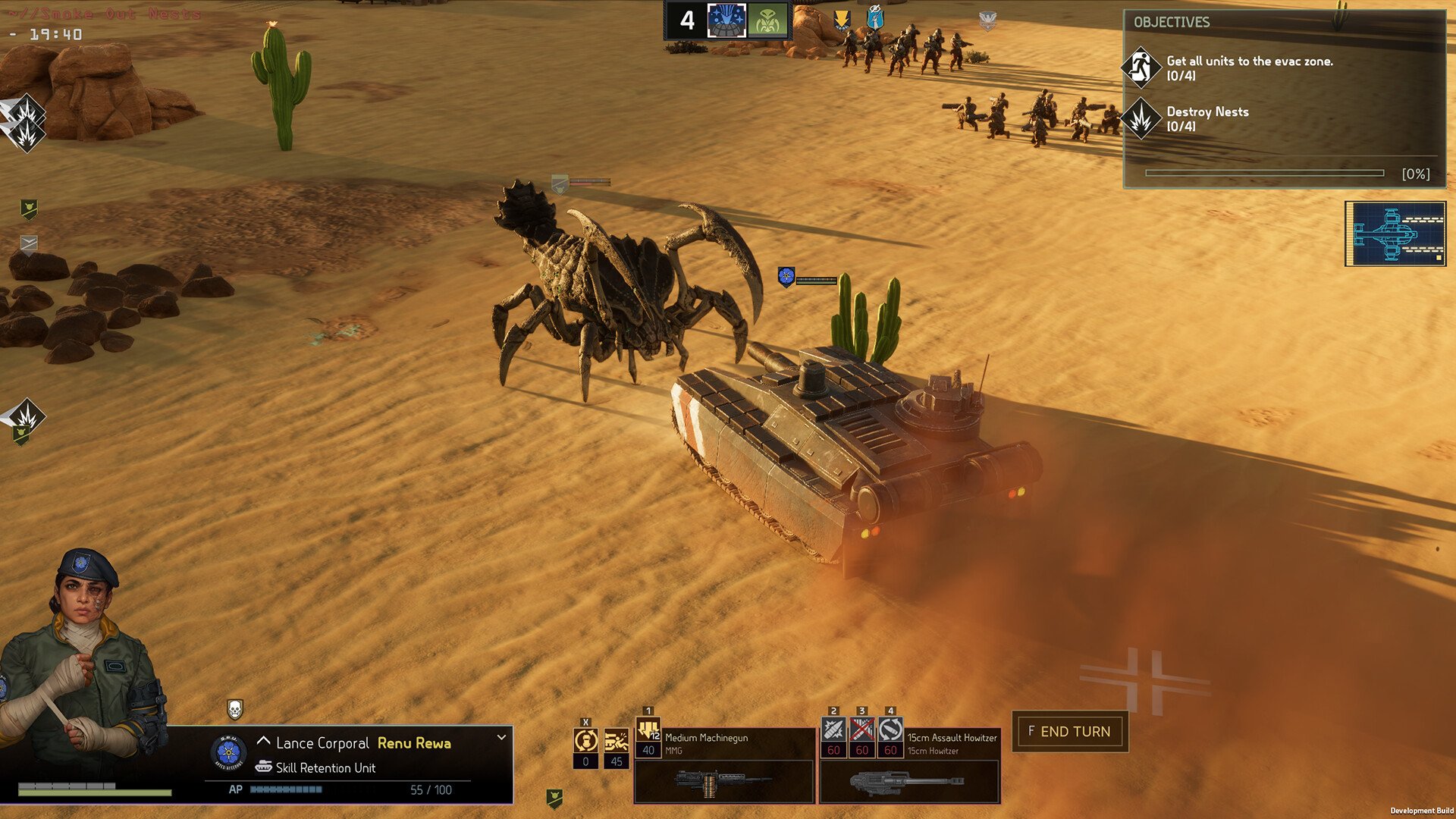This screenshot has width=1456, height=819.
Task: Select the blue flower squad emblem
Action: [x=228, y=753]
